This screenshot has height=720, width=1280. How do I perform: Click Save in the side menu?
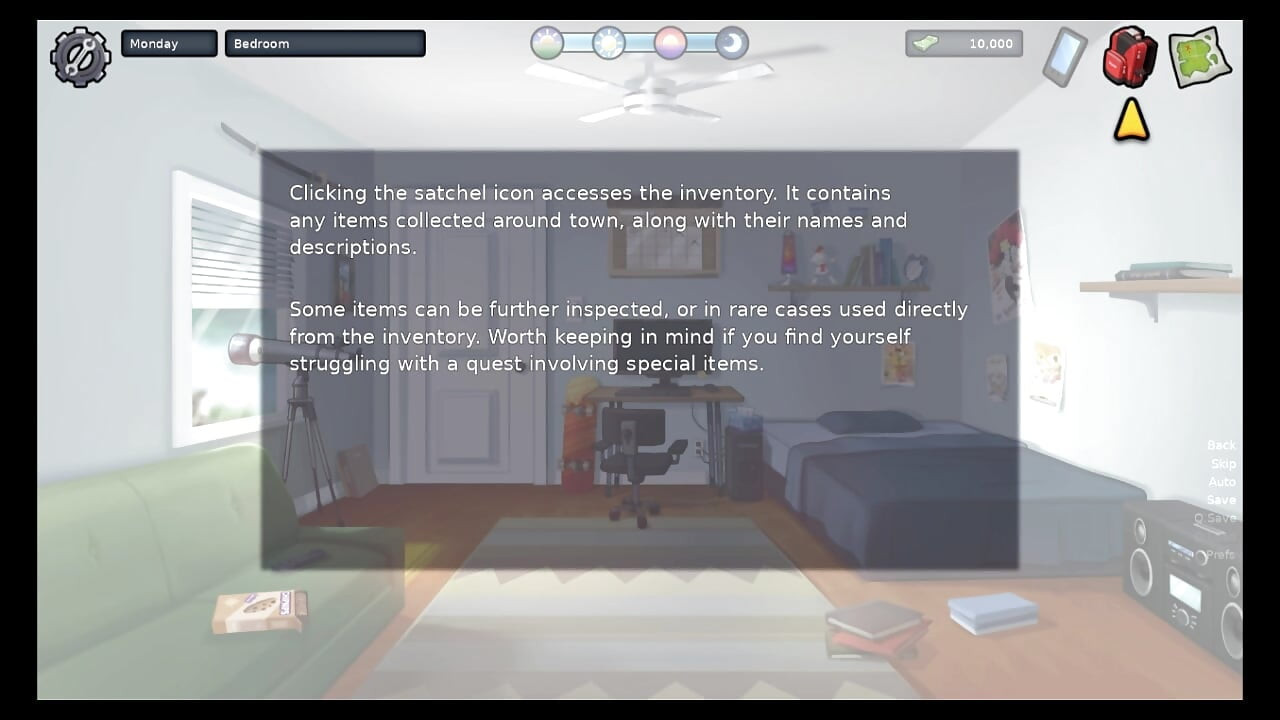(x=1222, y=499)
